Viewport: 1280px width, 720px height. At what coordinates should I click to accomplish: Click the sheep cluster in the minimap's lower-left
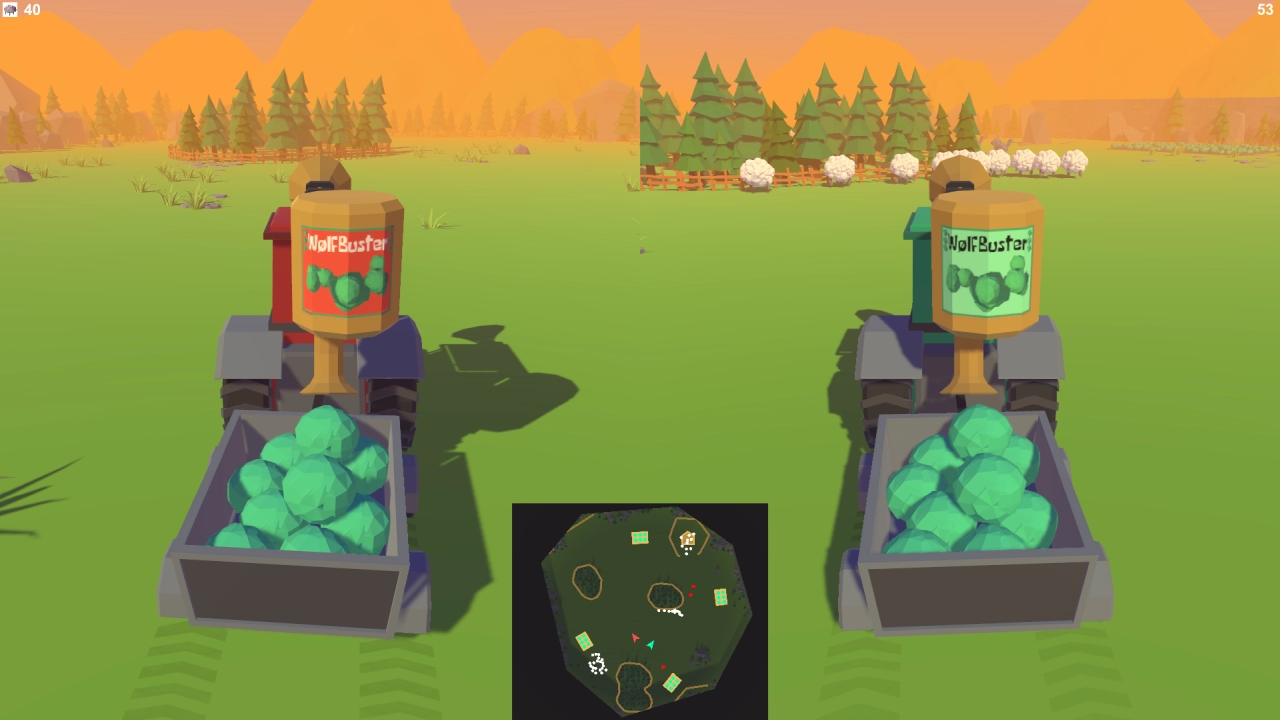[x=598, y=662]
